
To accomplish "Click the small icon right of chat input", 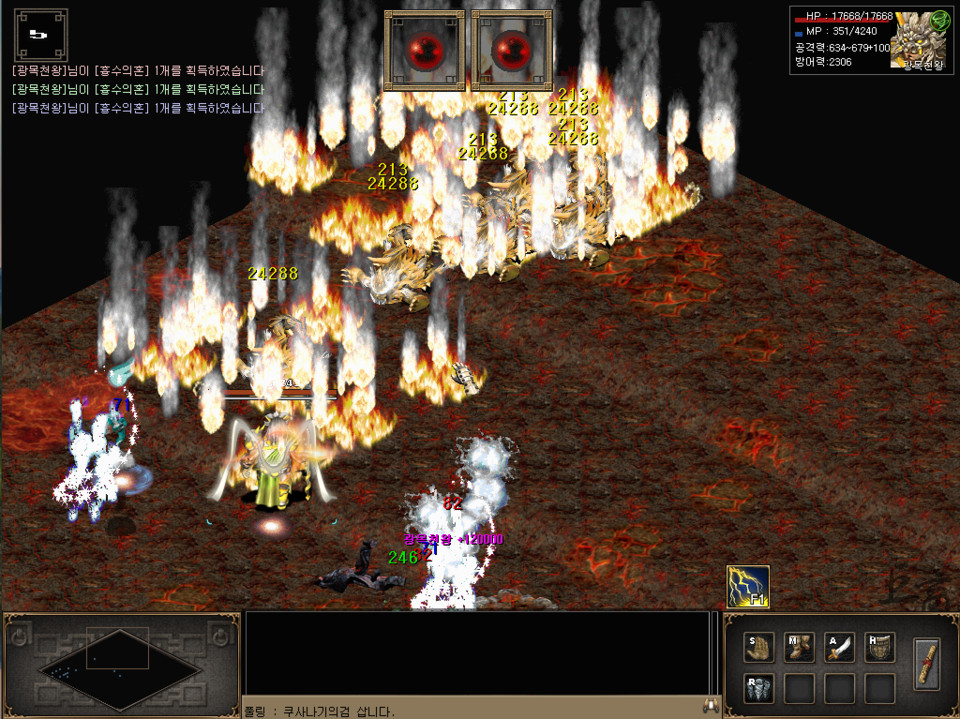I will pyautogui.click(x=712, y=706).
